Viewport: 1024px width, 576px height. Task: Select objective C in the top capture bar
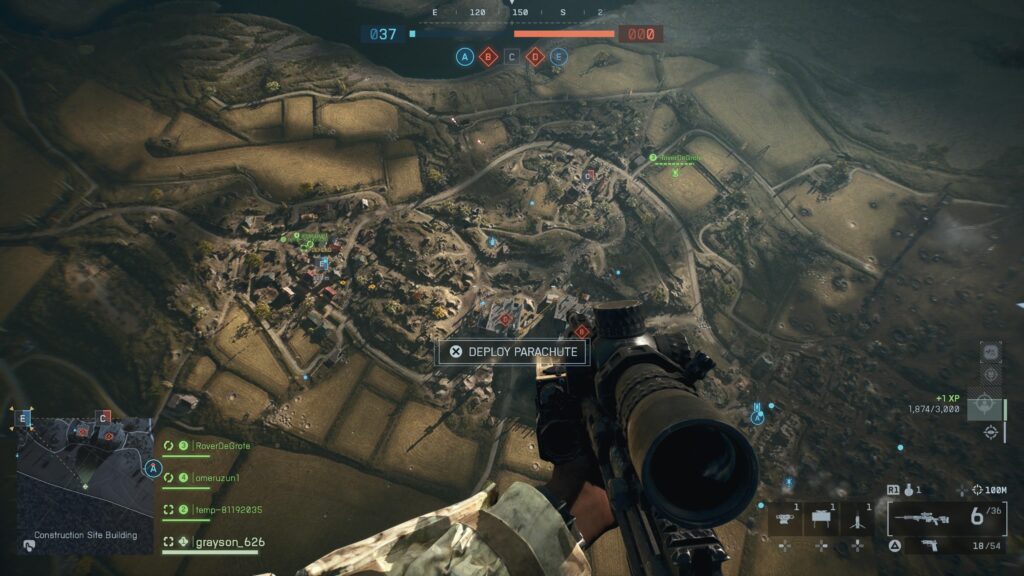512,57
